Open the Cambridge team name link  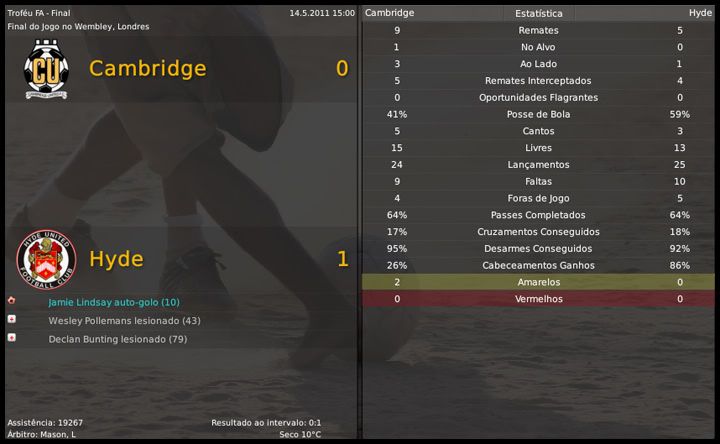[x=147, y=69]
